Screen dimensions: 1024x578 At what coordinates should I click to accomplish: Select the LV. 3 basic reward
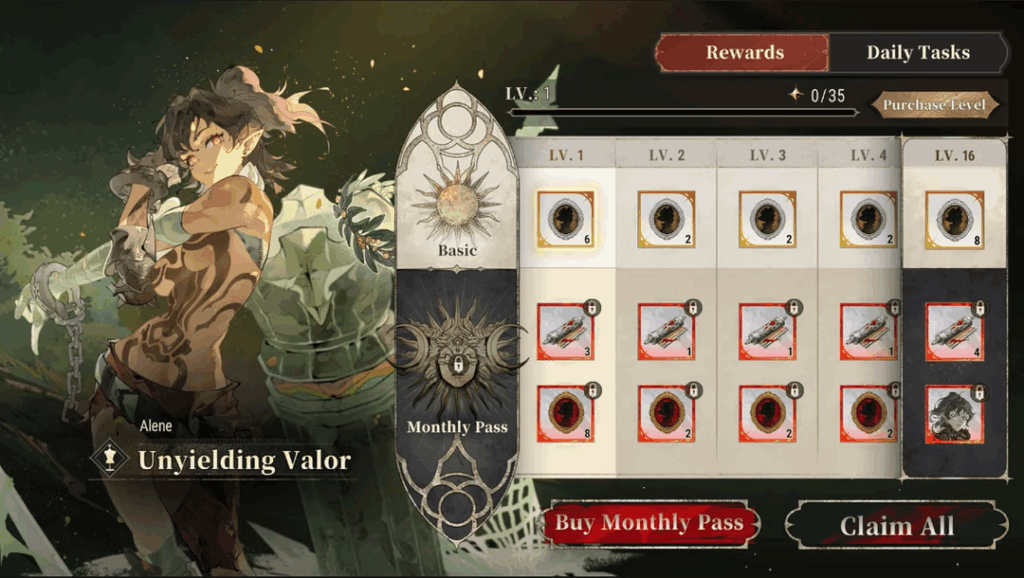(x=768, y=219)
